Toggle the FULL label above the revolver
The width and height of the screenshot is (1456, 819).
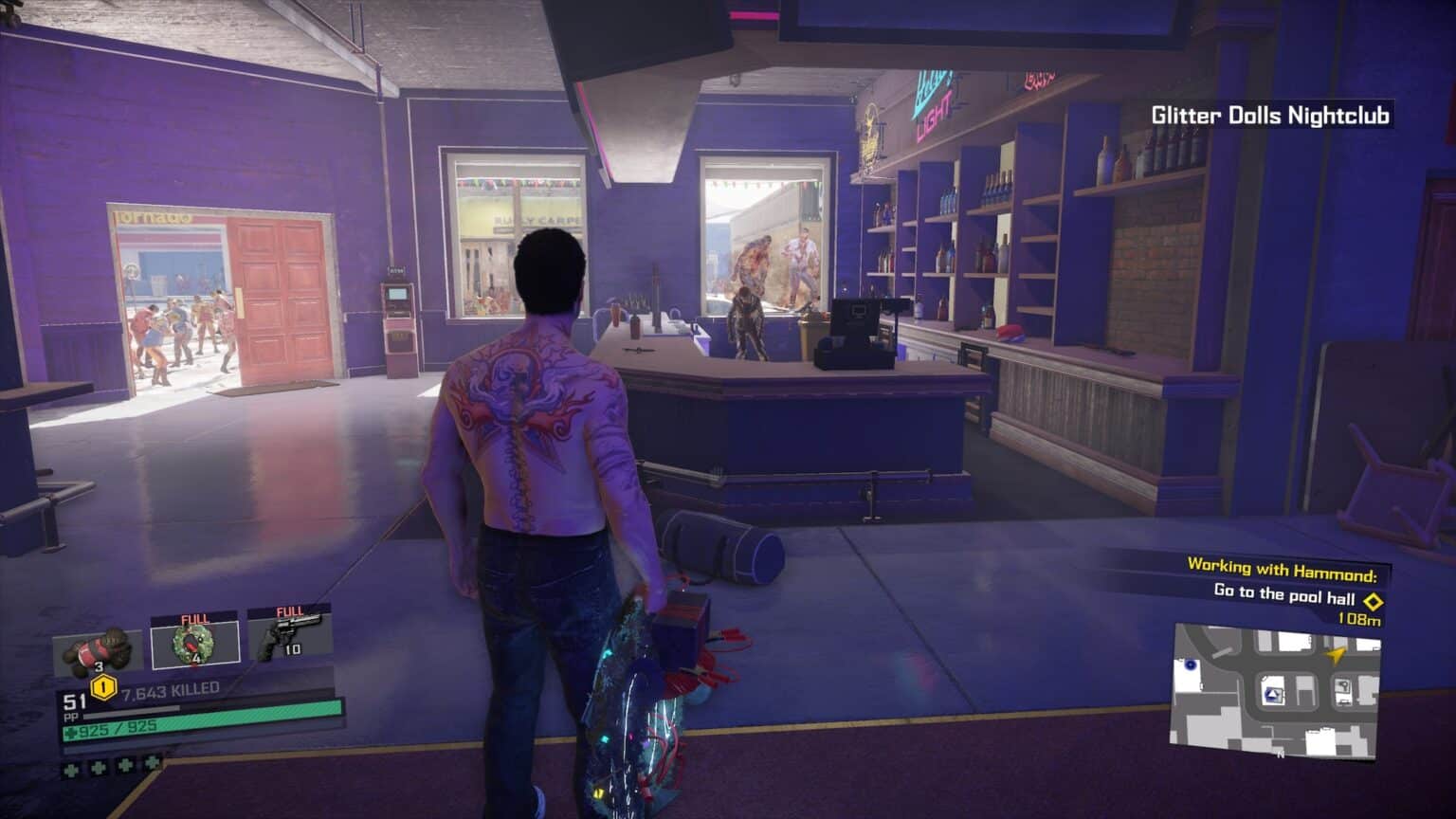(288, 610)
